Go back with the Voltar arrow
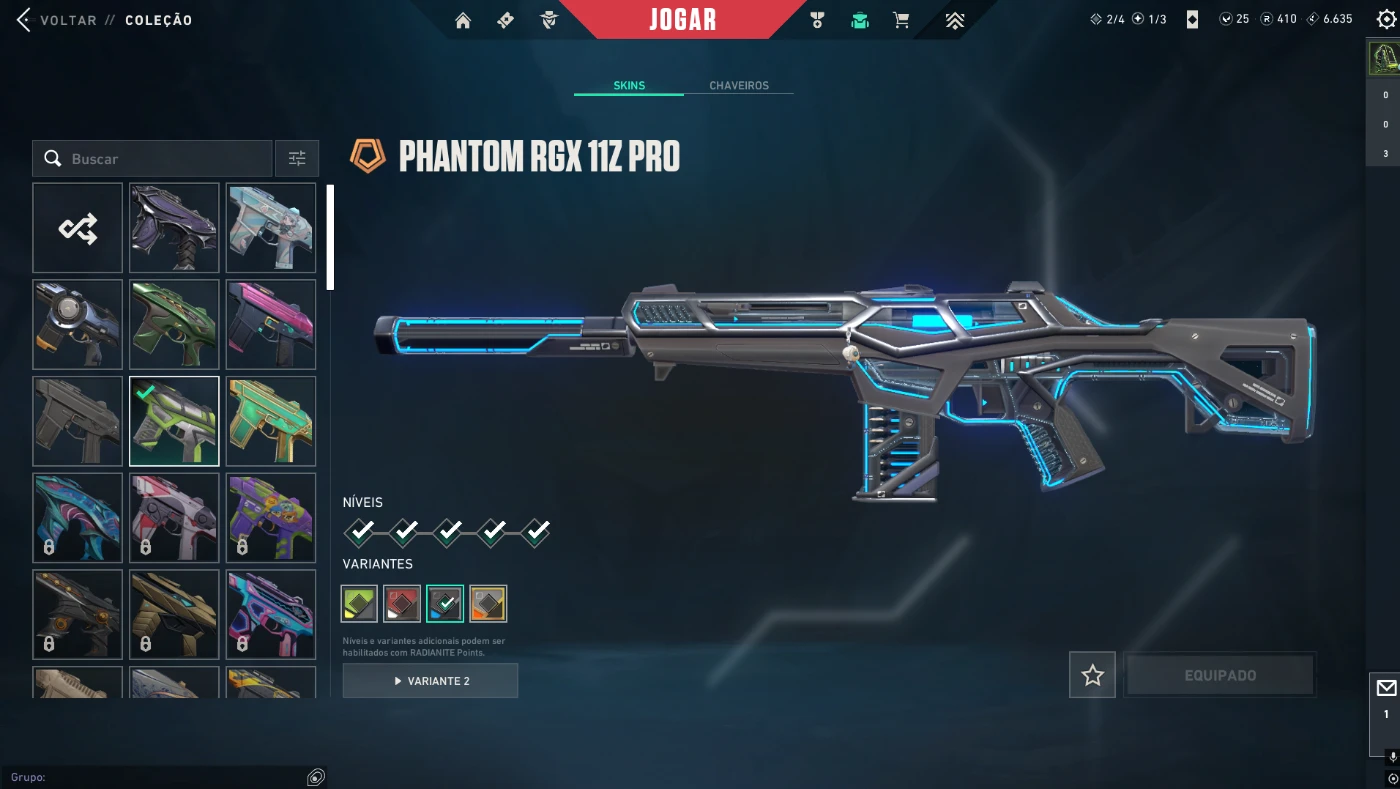 [x=24, y=20]
